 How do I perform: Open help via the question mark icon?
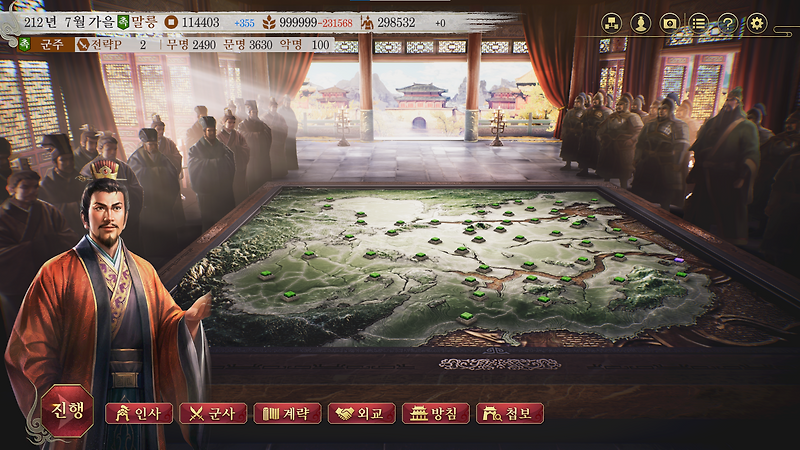pos(728,22)
